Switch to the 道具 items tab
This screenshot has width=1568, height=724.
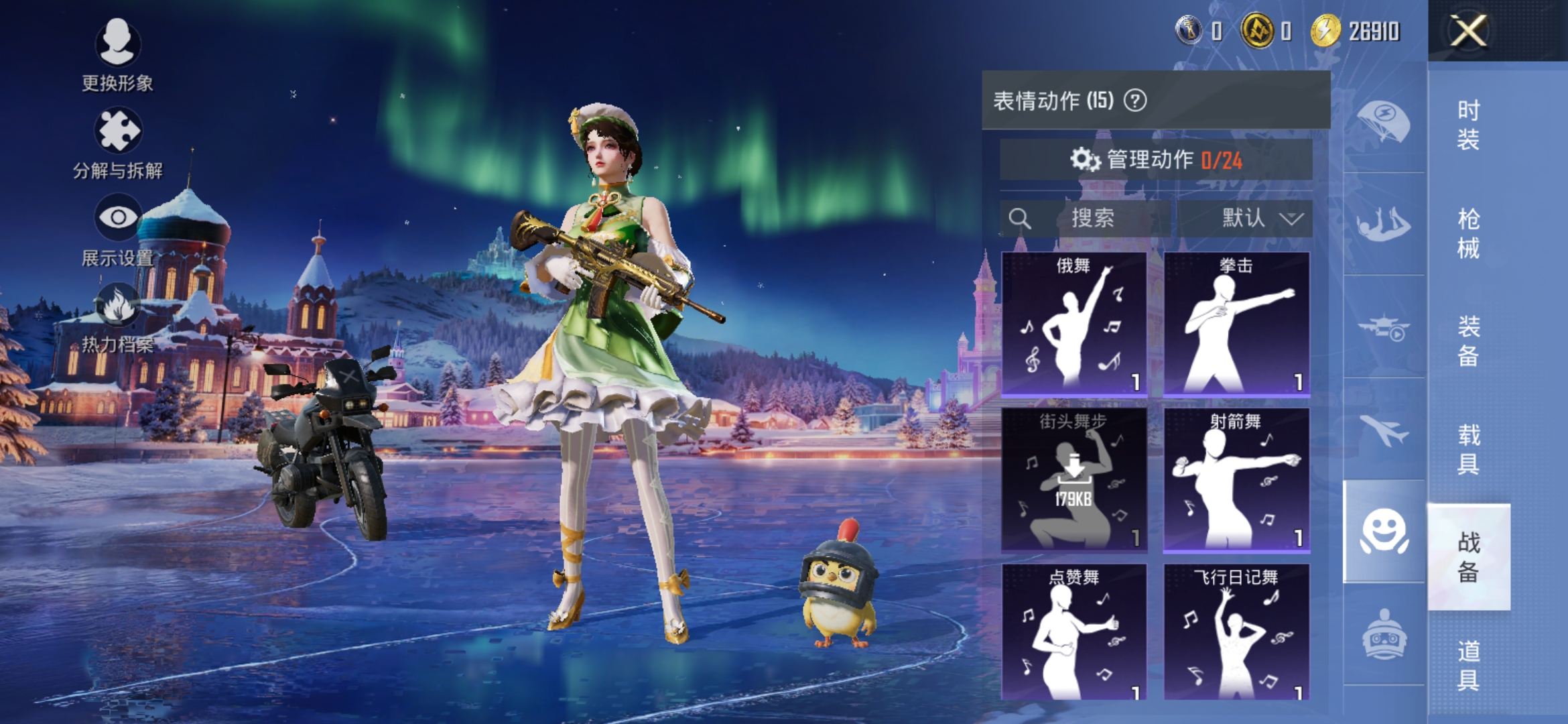[x=1468, y=665]
